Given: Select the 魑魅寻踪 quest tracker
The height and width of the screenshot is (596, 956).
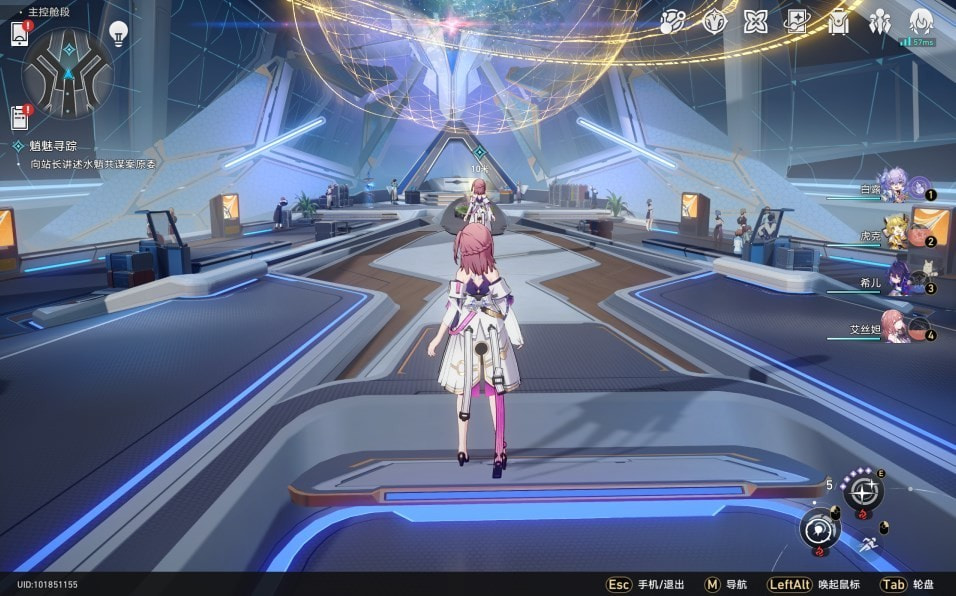Looking at the screenshot, I should pyautogui.click(x=53, y=146).
